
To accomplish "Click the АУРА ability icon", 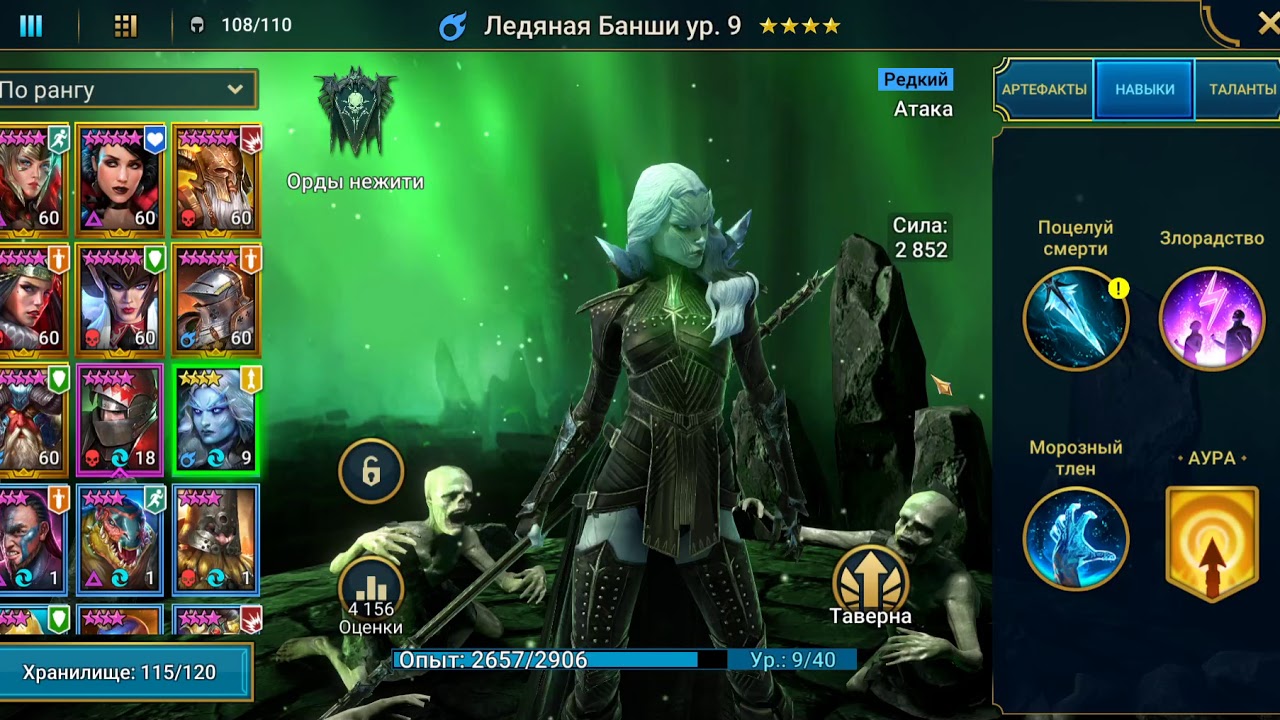I will tap(1212, 538).
